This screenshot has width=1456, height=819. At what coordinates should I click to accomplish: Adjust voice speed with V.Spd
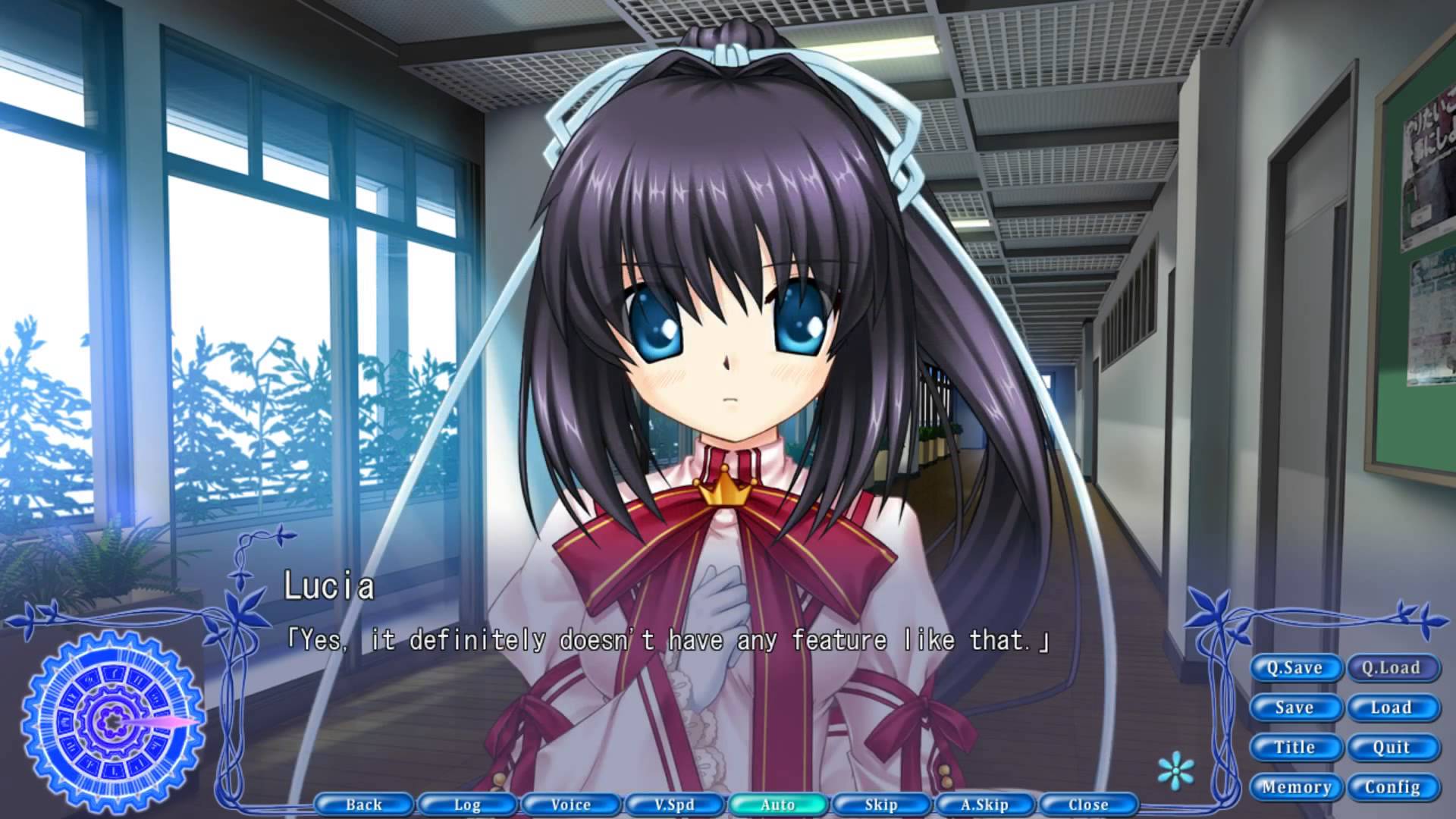[x=674, y=805]
